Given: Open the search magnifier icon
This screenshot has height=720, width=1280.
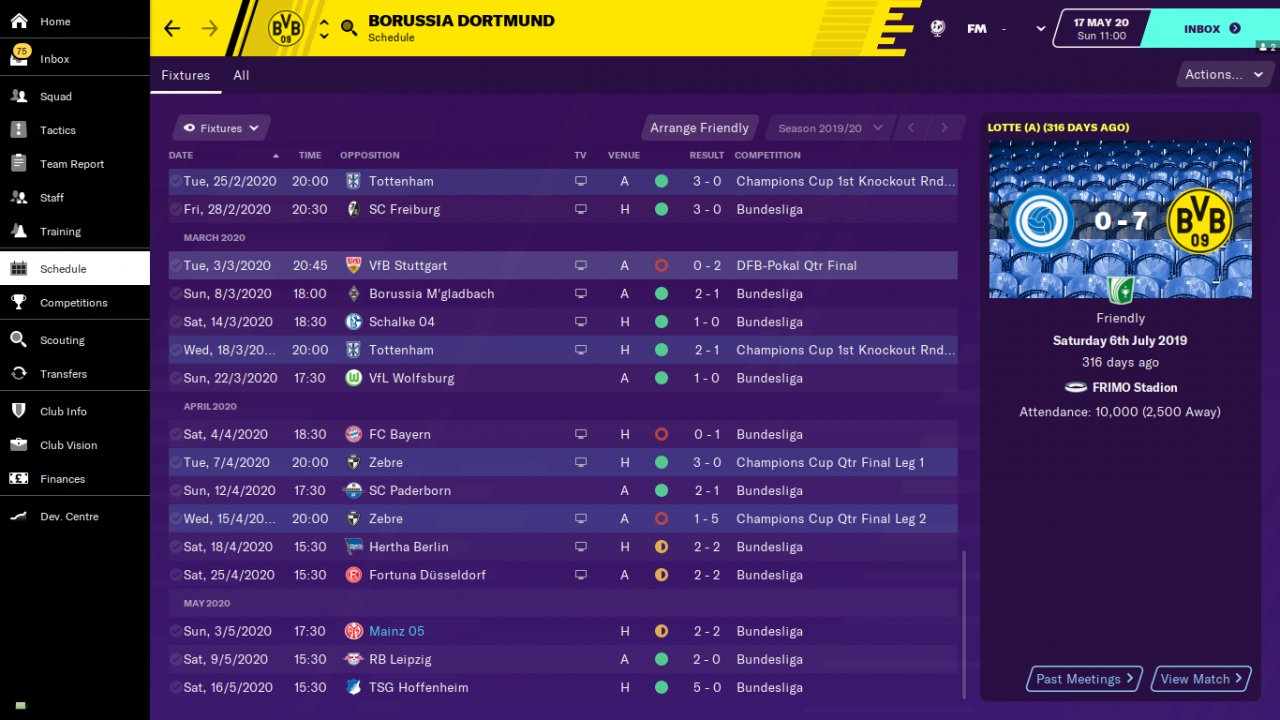Looking at the screenshot, I should tap(348, 28).
